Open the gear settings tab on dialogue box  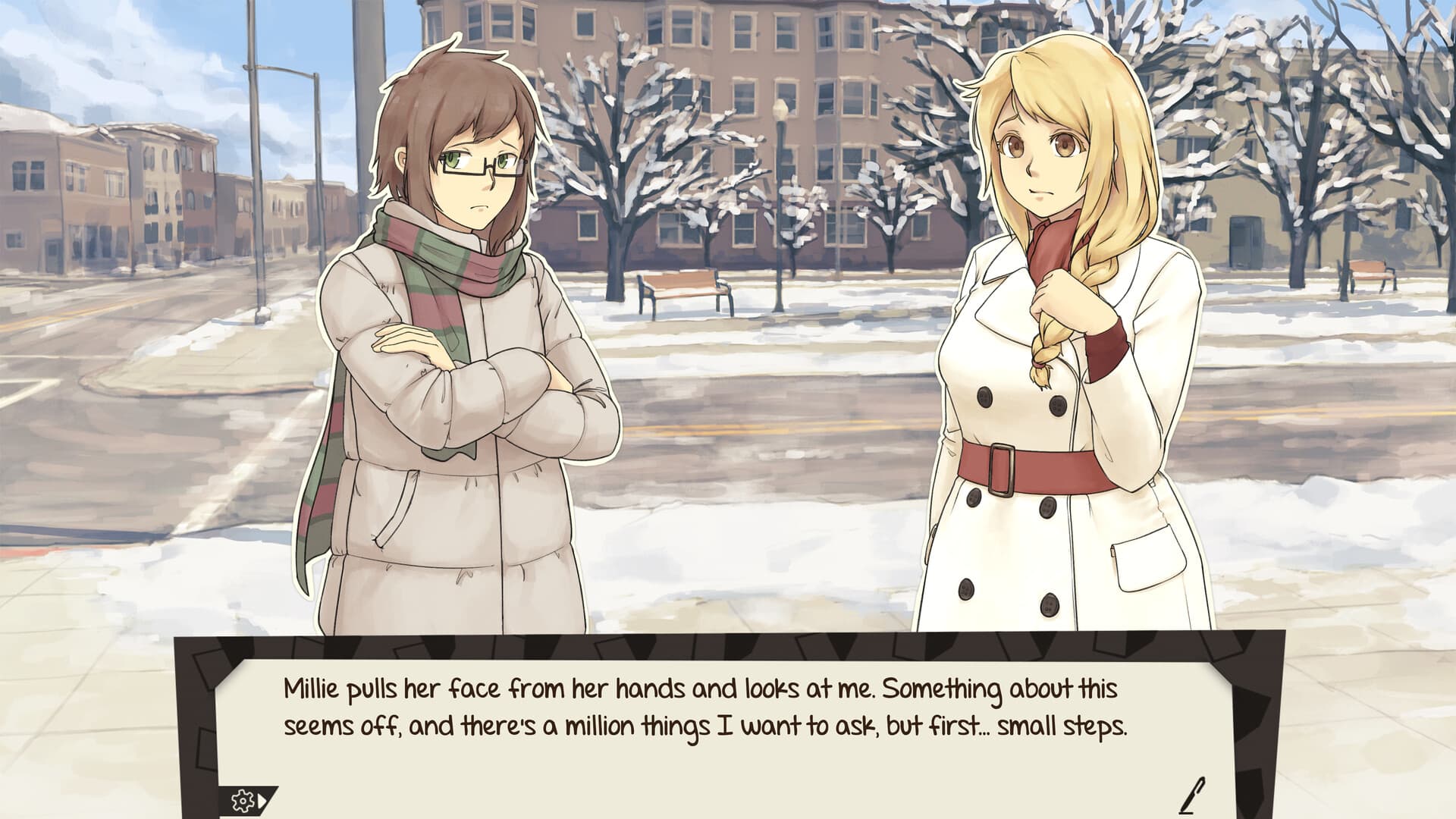click(244, 799)
